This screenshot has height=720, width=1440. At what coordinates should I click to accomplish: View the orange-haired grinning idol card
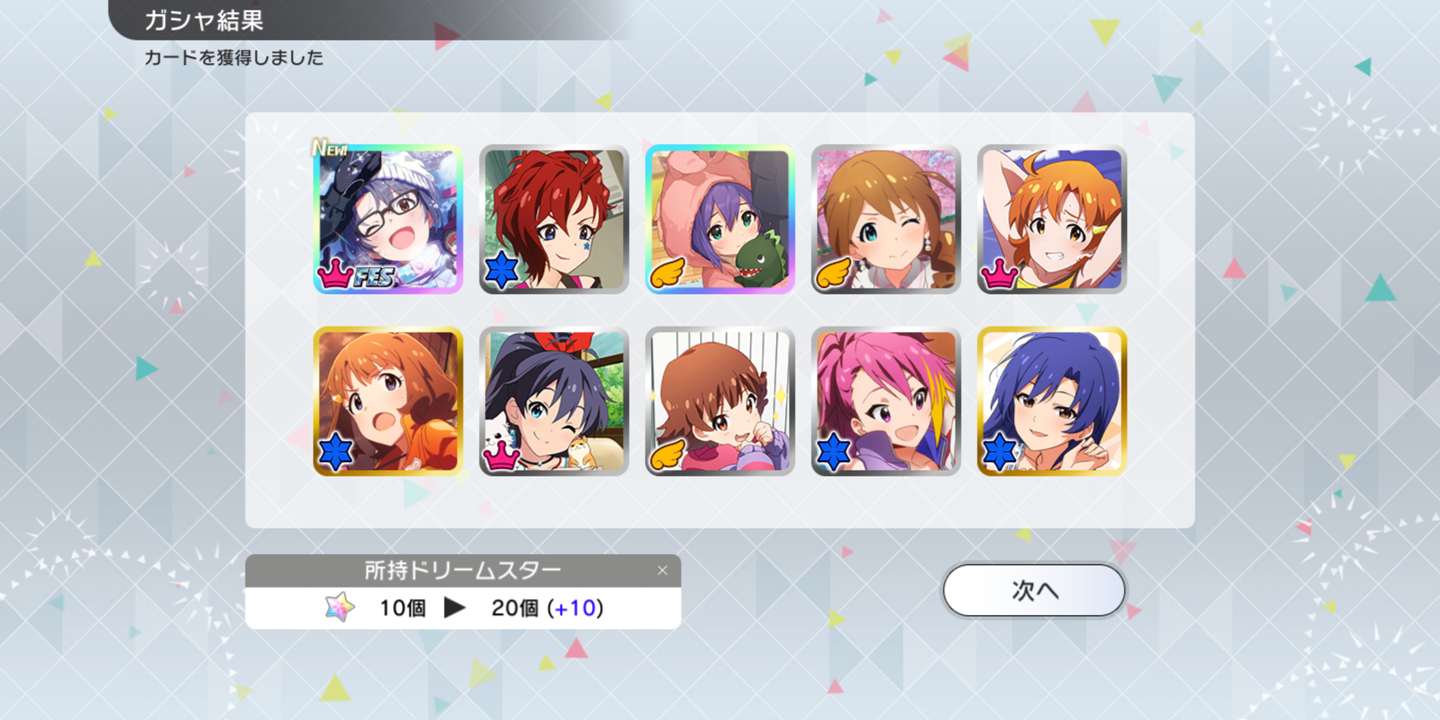tap(1052, 219)
